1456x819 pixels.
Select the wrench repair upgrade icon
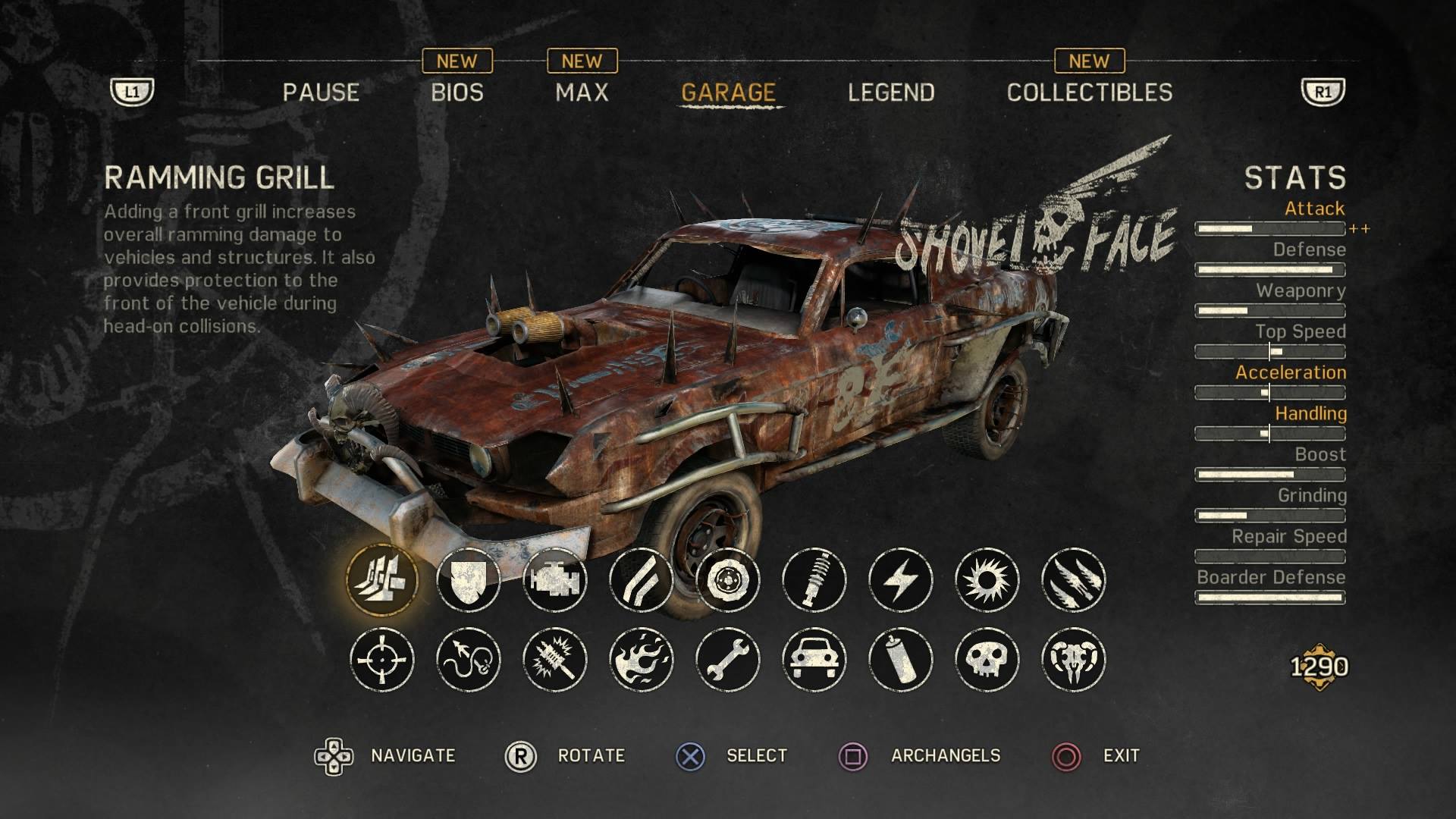[x=728, y=659]
